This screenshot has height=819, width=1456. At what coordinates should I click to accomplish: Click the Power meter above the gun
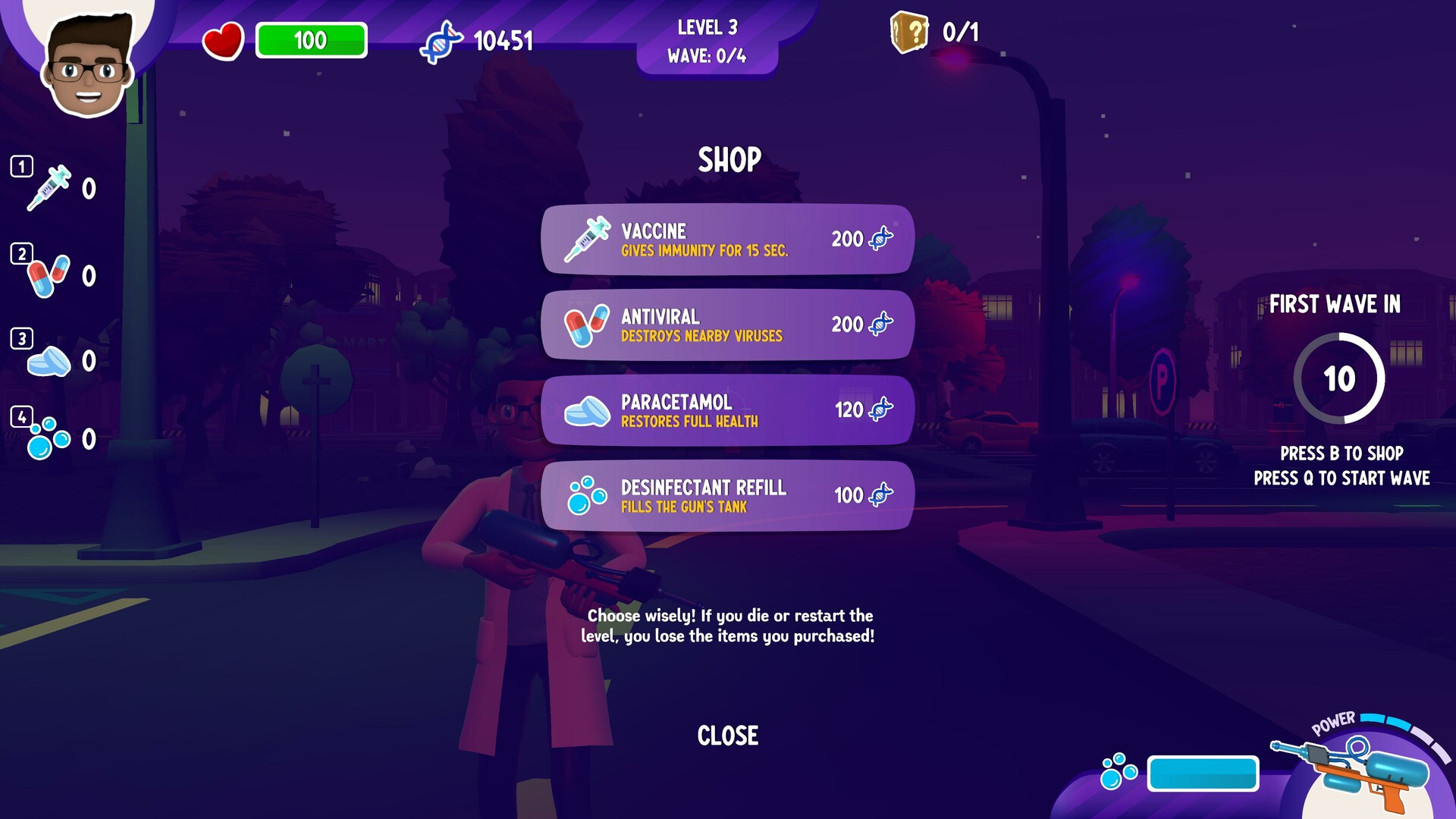(1394, 724)
